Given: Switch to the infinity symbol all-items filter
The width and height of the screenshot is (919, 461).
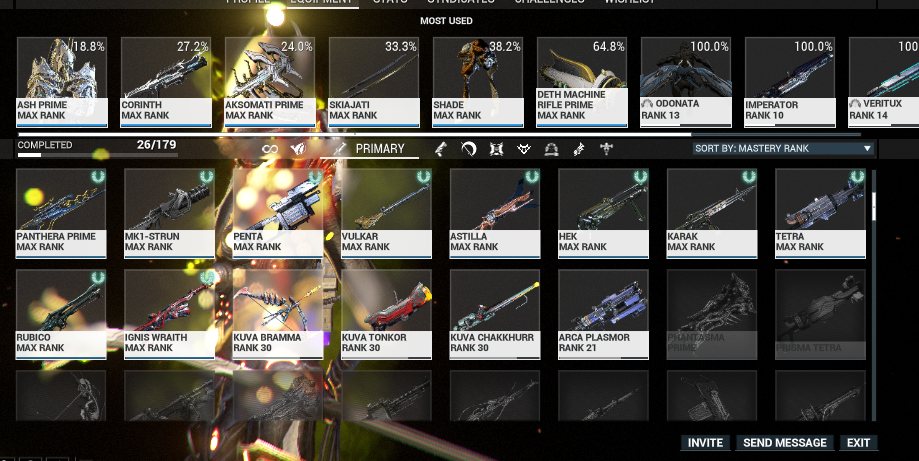Looking at the screenshot, I should (269, 149).
